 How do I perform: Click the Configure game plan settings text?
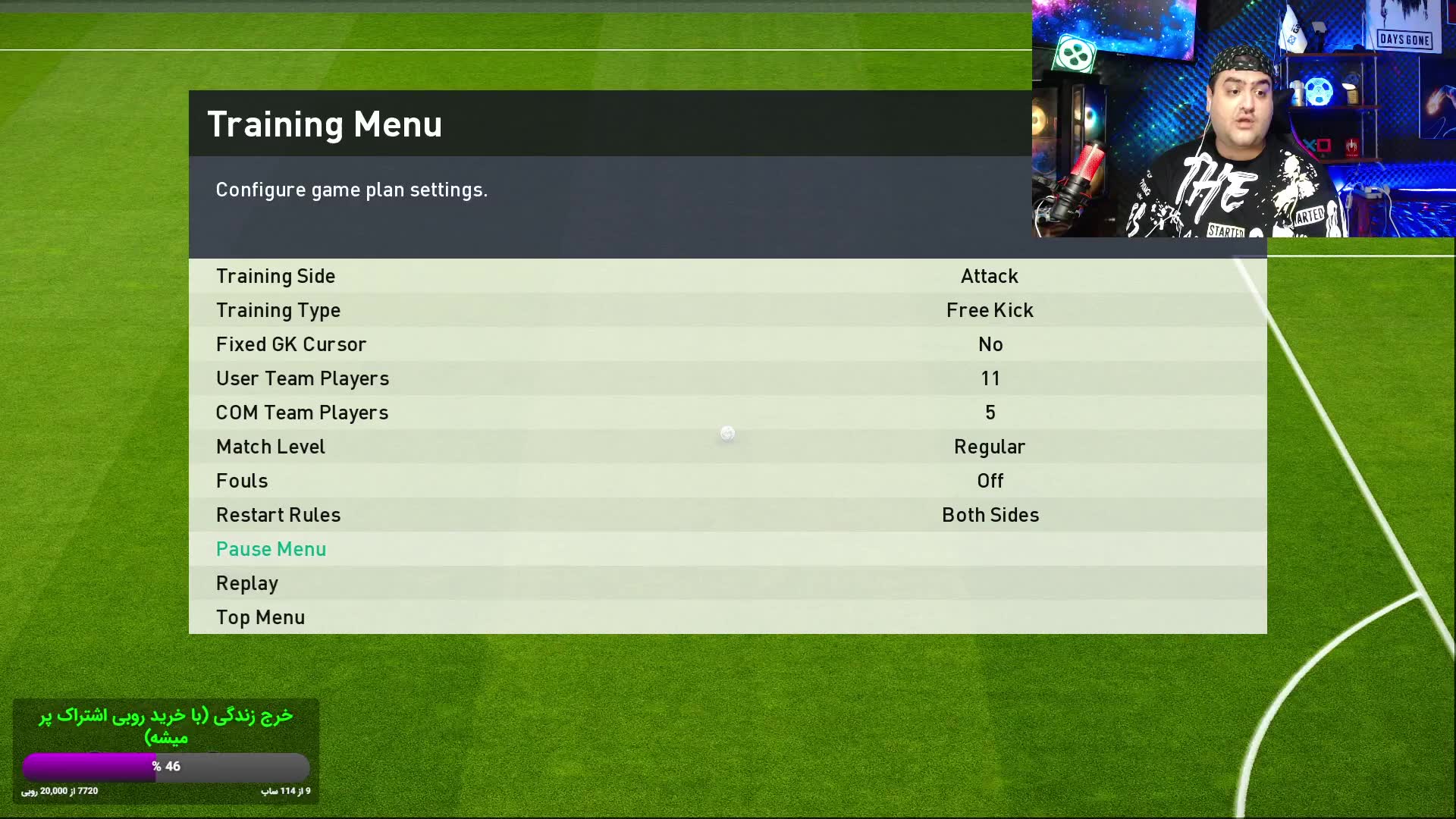(352, 190)
